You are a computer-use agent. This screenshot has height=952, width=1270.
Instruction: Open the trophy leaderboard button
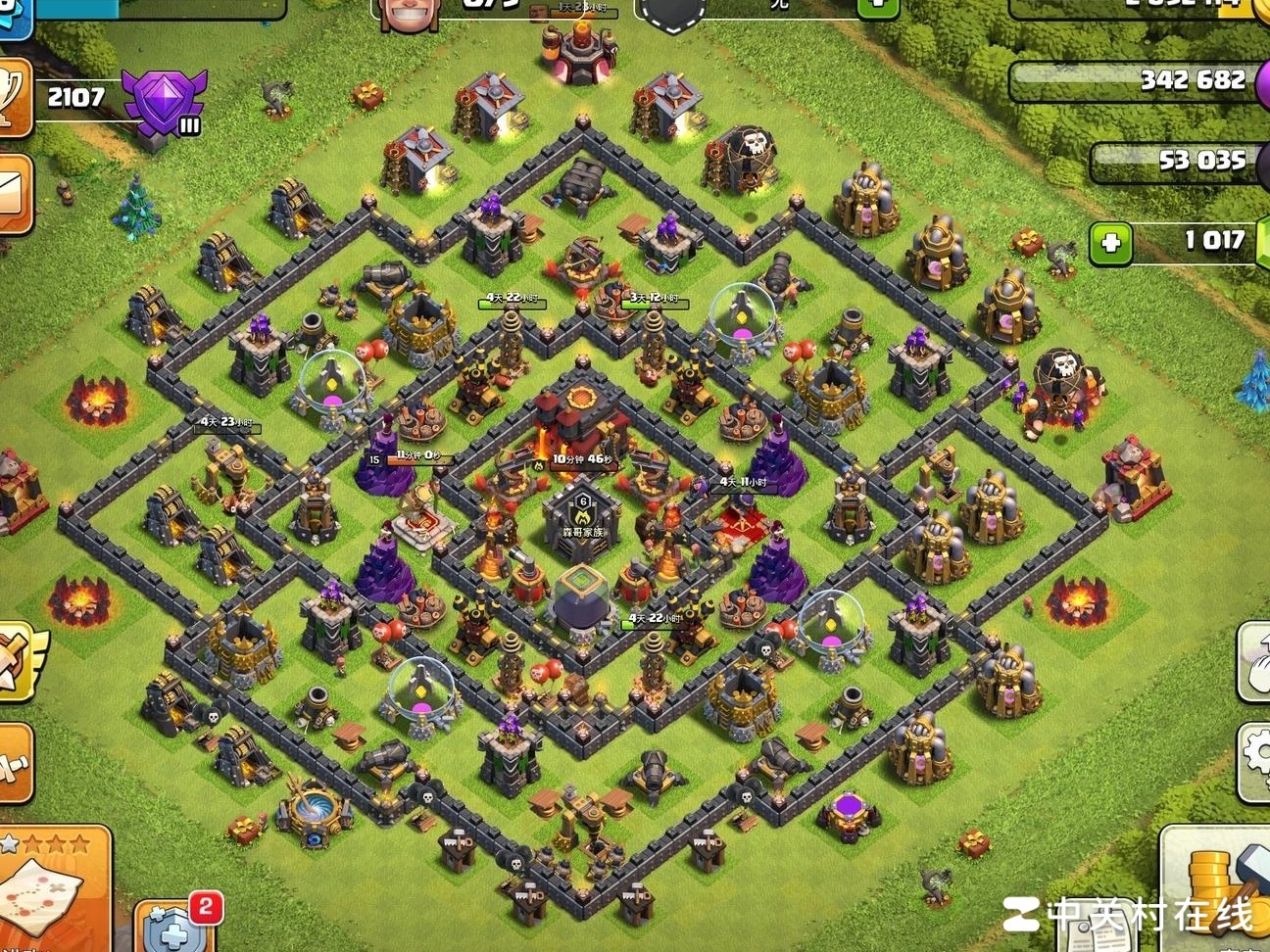(x=14, y=98)
